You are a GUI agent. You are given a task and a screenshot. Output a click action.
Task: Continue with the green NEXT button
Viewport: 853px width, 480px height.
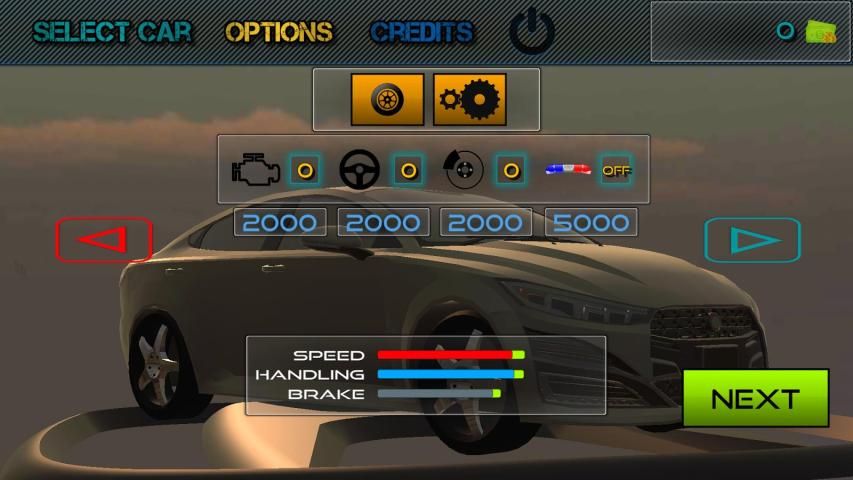coord(755,398)
